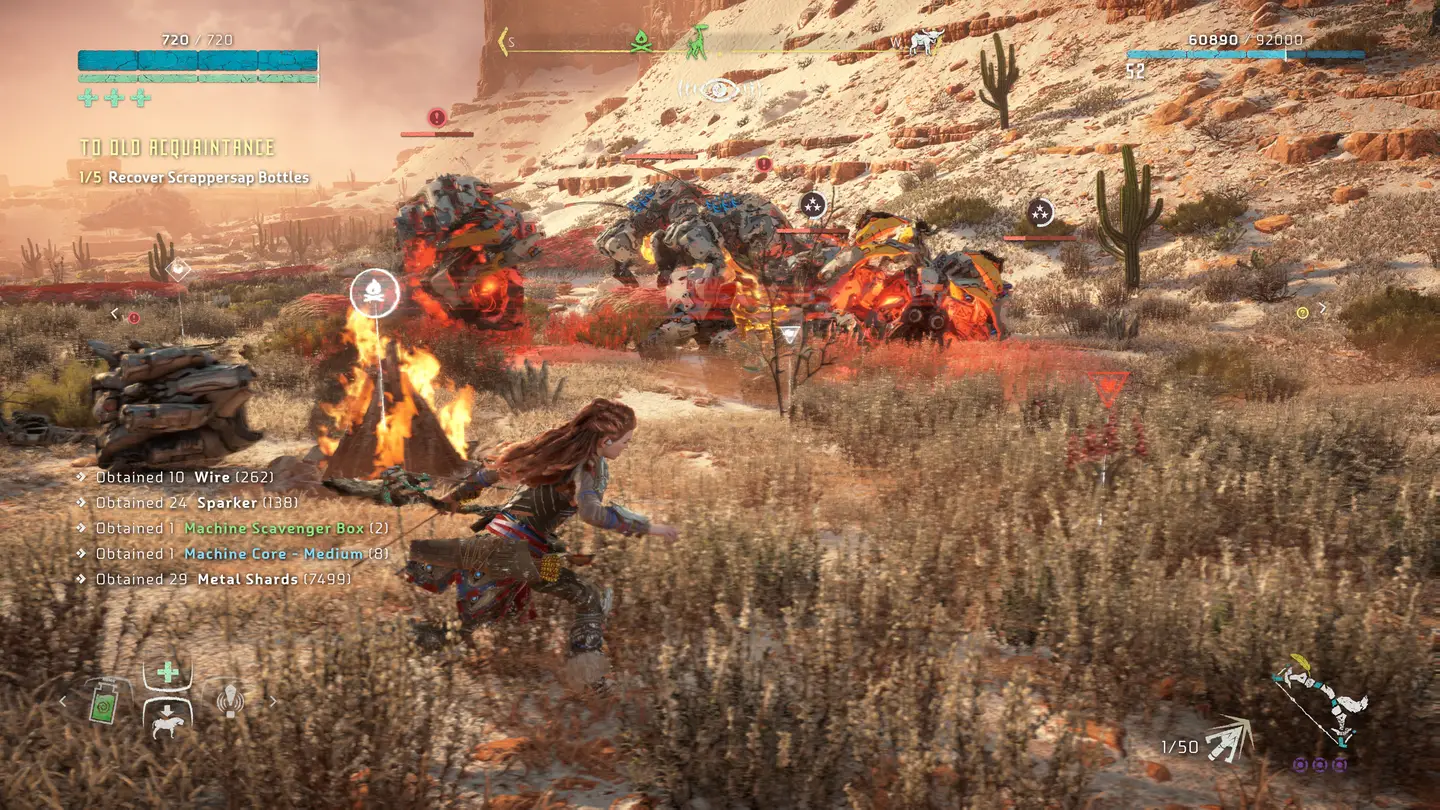Activate the call mount icon
The height and width of the screenshot is (810, 1440).
coord(168,720)
